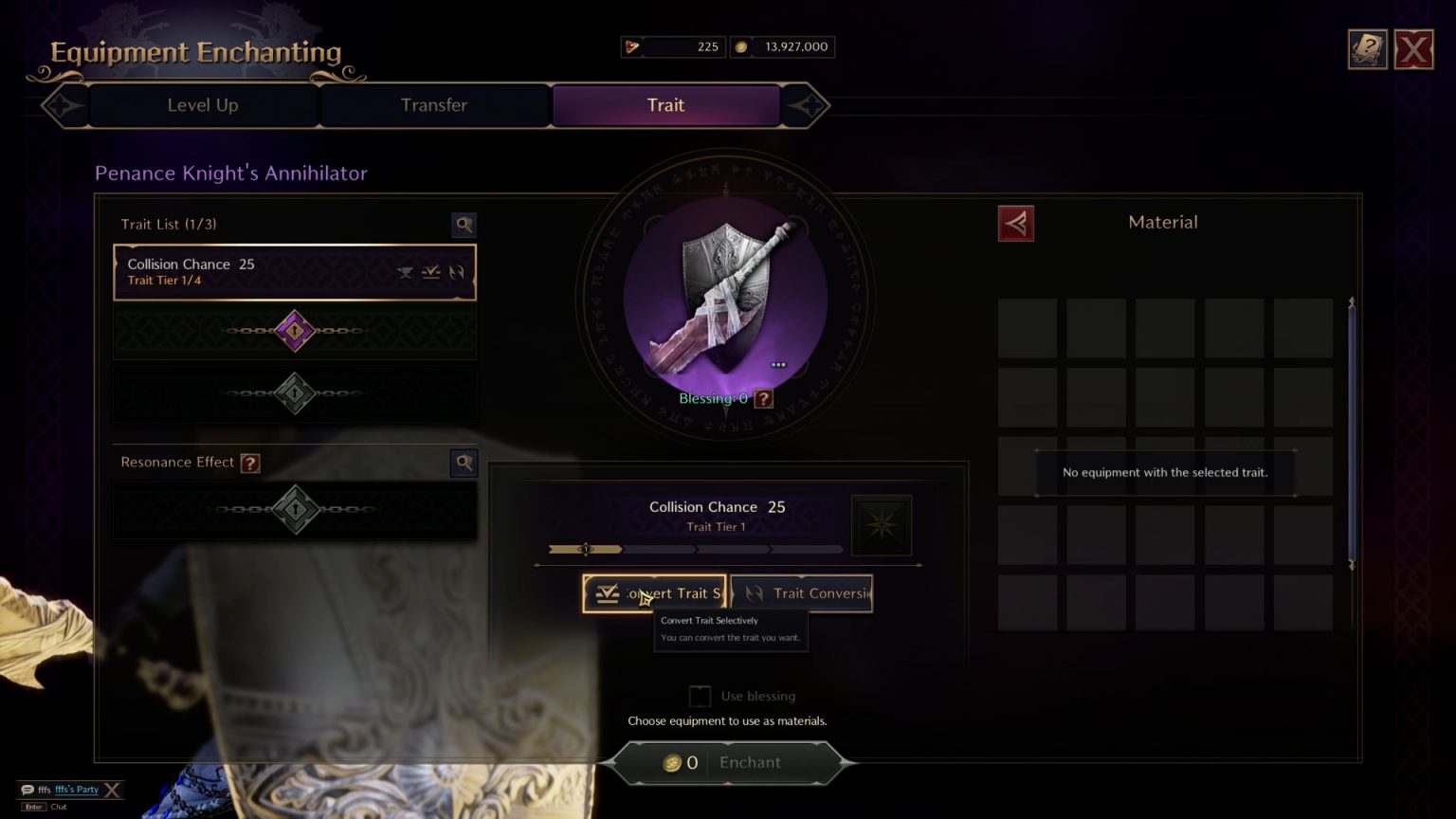Click the ellipsis below the weapon image

click(x=779, y=364)
